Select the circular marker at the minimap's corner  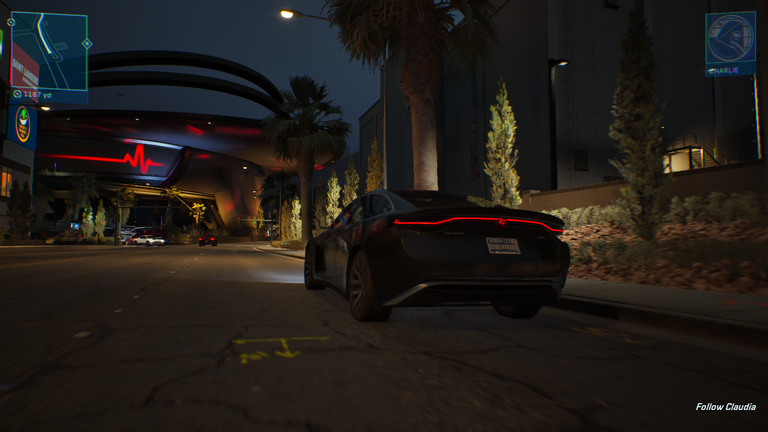click(x=11, y=21)
